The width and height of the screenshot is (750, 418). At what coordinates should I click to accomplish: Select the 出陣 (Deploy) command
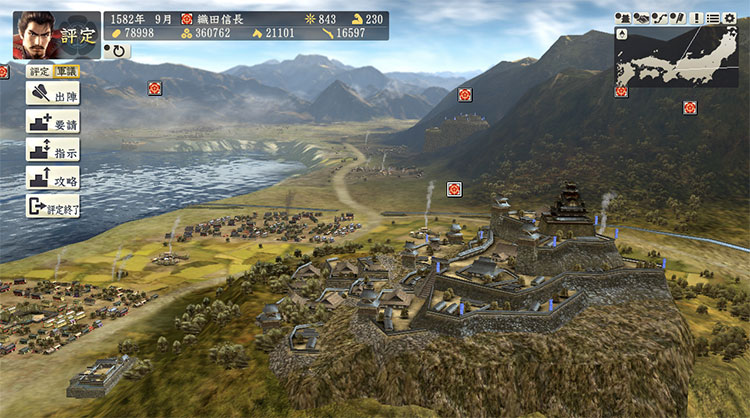(x=52, y=94)
